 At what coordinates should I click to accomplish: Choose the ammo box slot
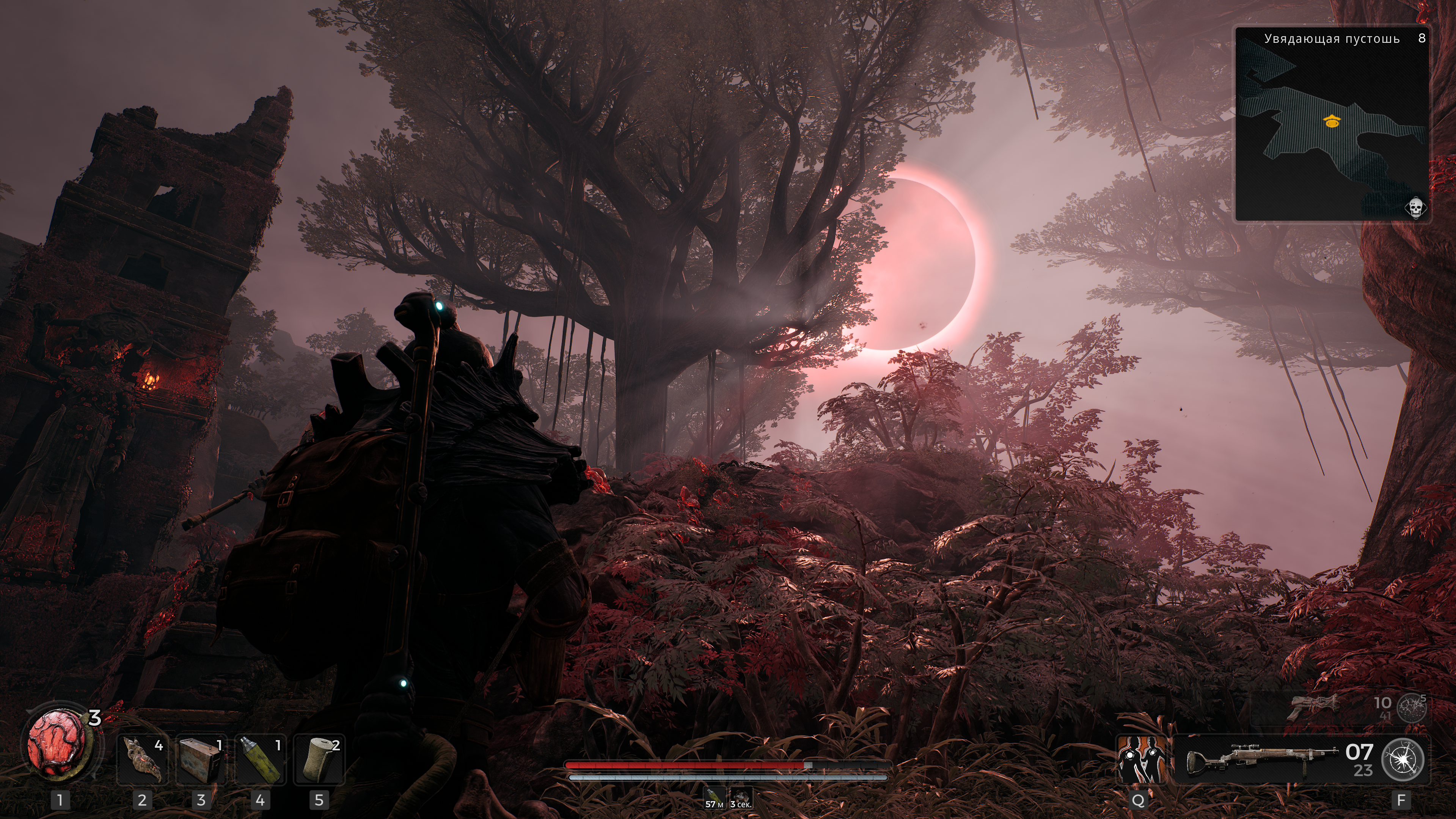(201, 760)
